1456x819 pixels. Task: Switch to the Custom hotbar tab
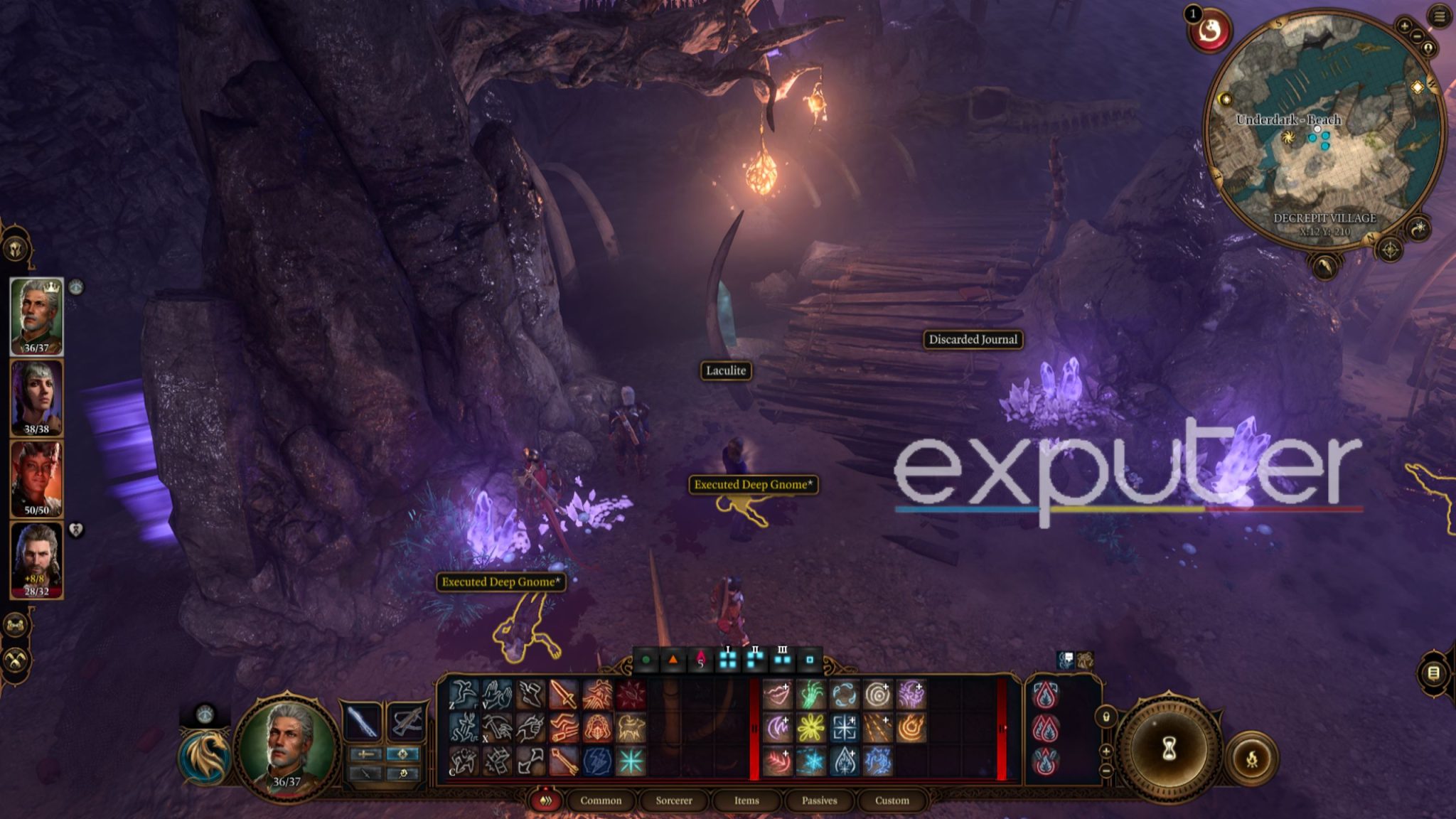[892, 801]
